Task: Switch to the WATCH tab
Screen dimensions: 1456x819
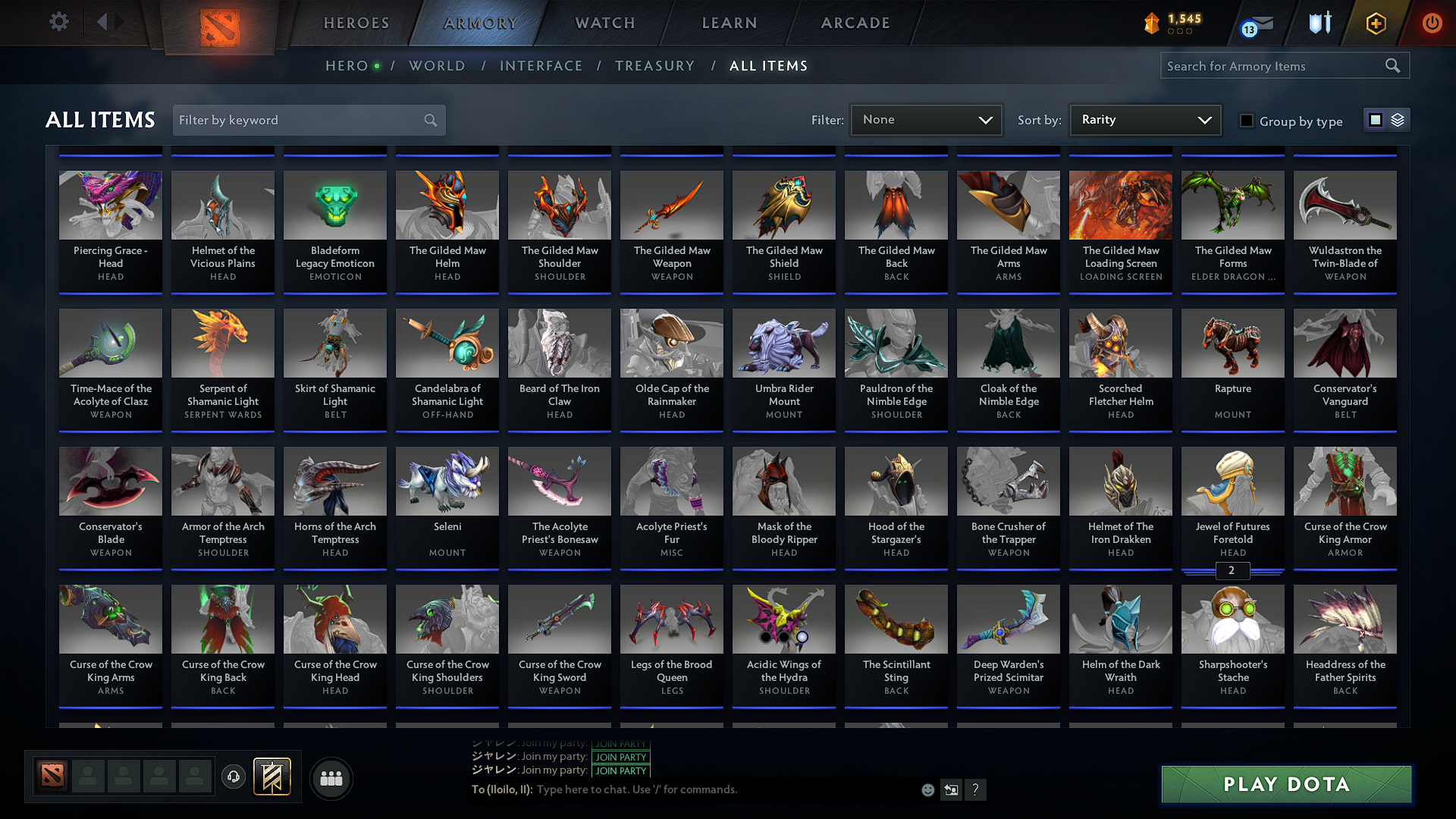Action: pyautogui.click(x=604, y=24)
